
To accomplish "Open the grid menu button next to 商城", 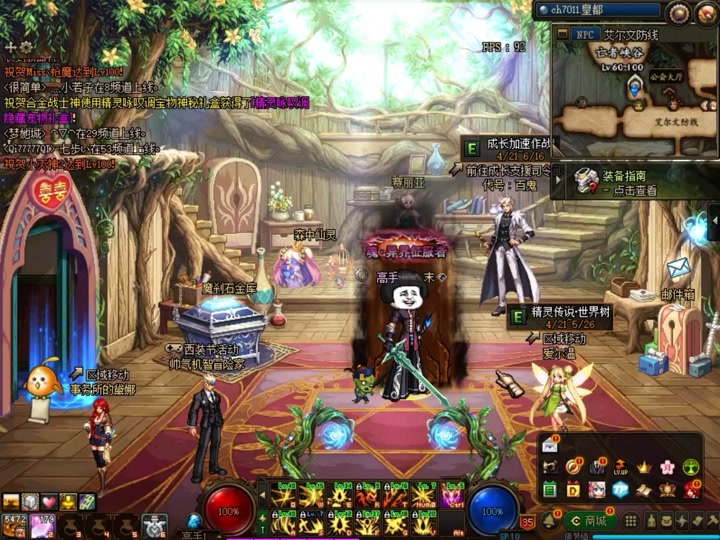I will click(x=630, y=520).
